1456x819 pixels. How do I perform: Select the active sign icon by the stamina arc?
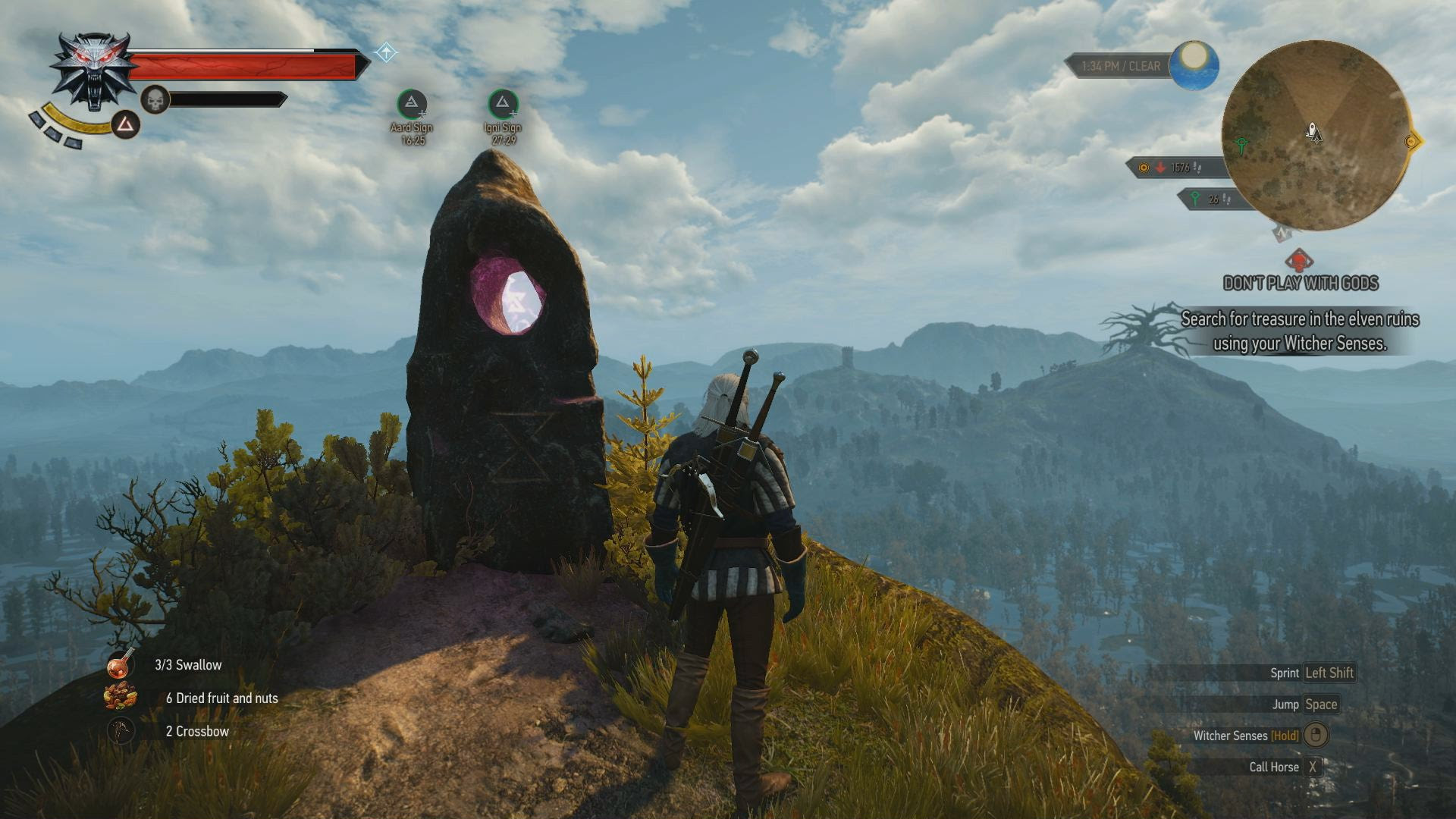(x=126, y=124)
